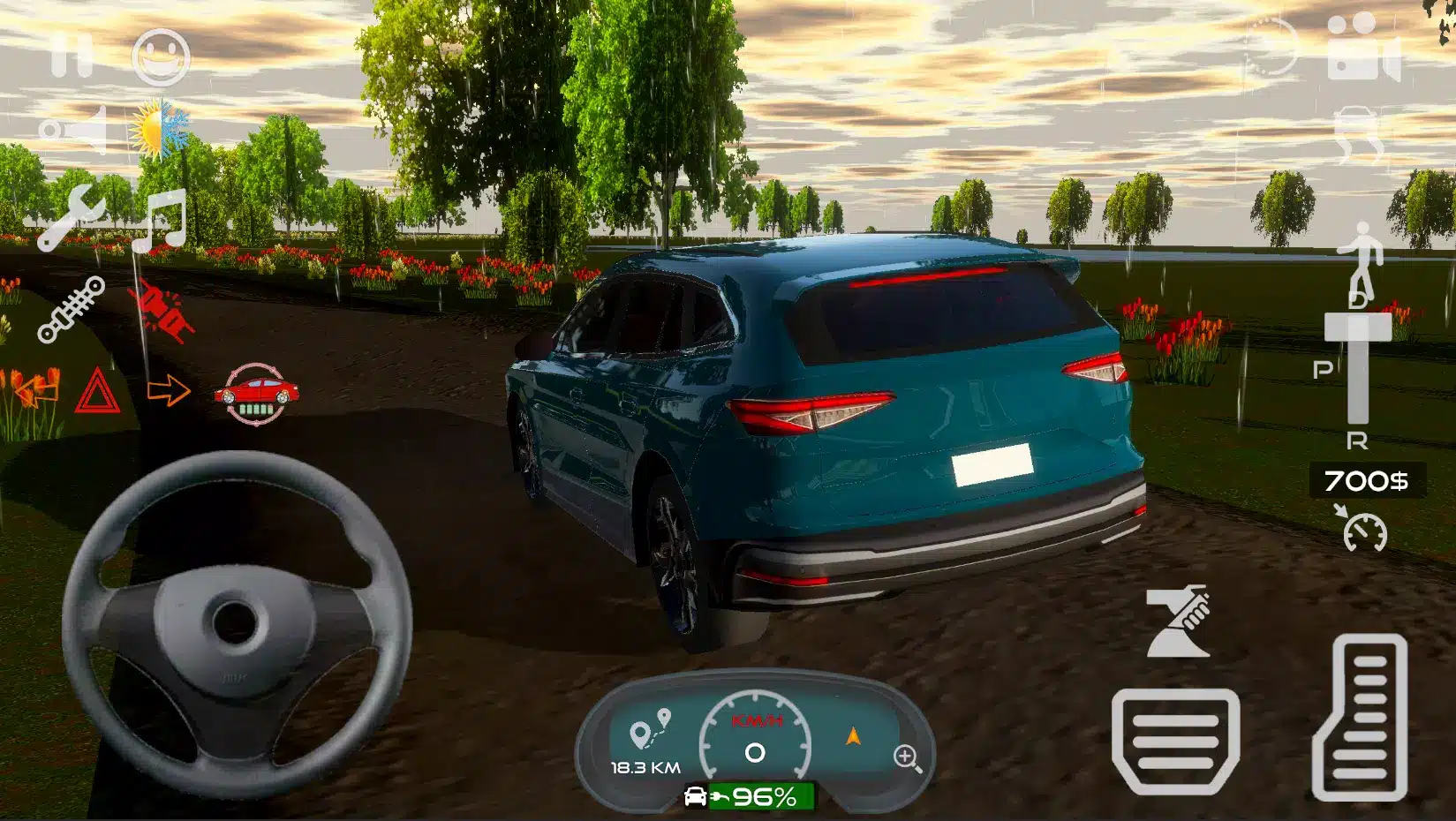Image resolution: width=1456 pixels, height=821 pixels.
Task: Click the gear shifter lever
Action: 1358,366
